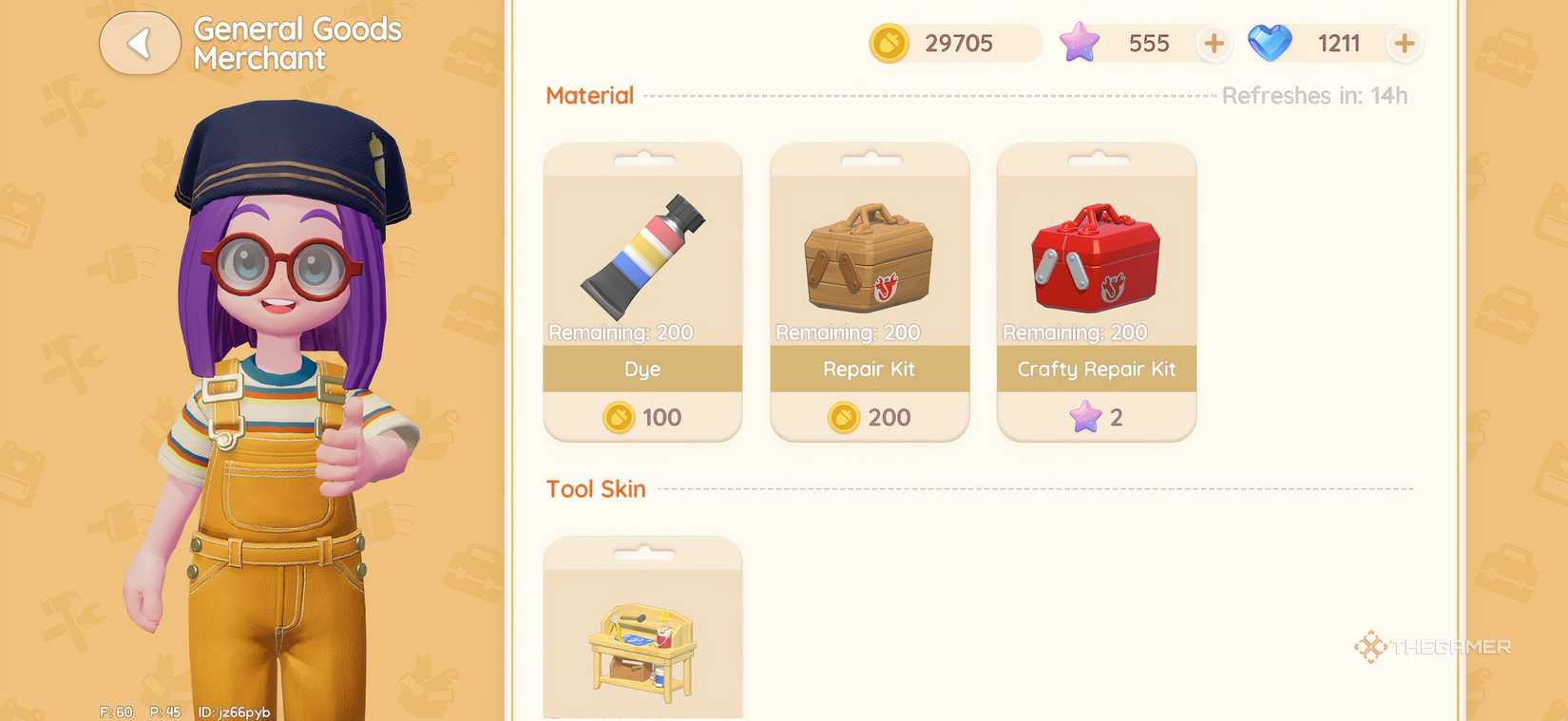
Task: Click the blue heart currency icon
Action: pos(1272,43)
